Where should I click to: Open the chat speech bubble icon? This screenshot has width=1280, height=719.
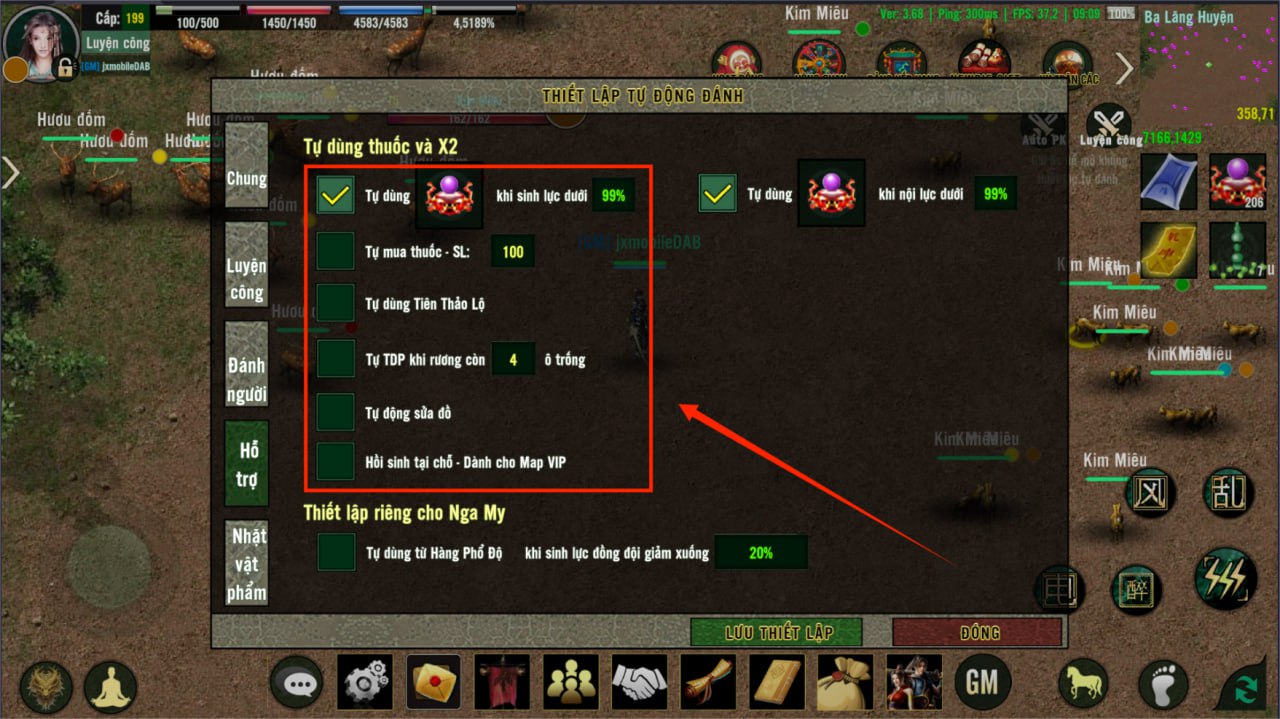coord(298,683)
